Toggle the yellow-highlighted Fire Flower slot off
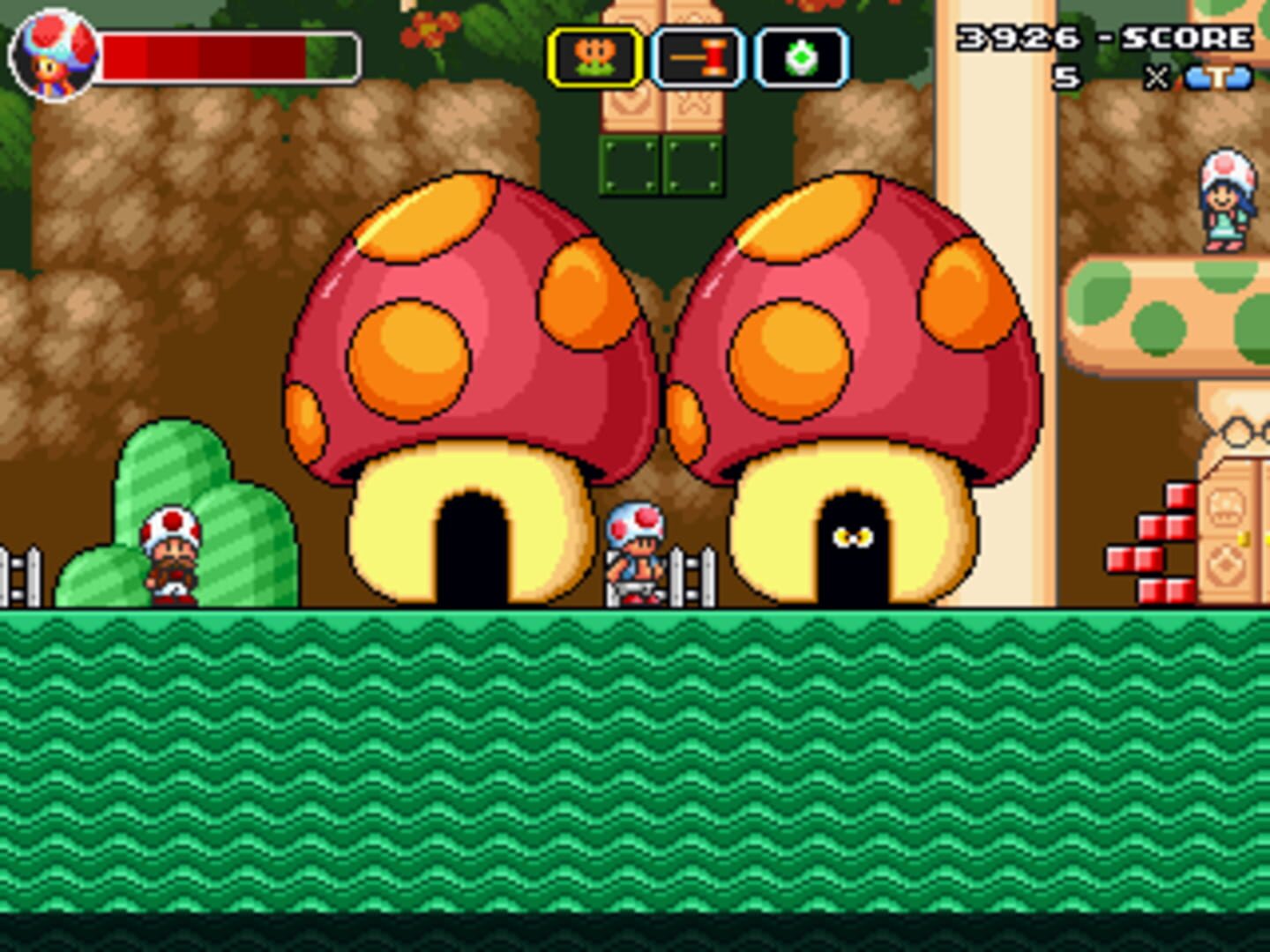The height and width of the screenshot is (952, 1270). pos(596,56)
